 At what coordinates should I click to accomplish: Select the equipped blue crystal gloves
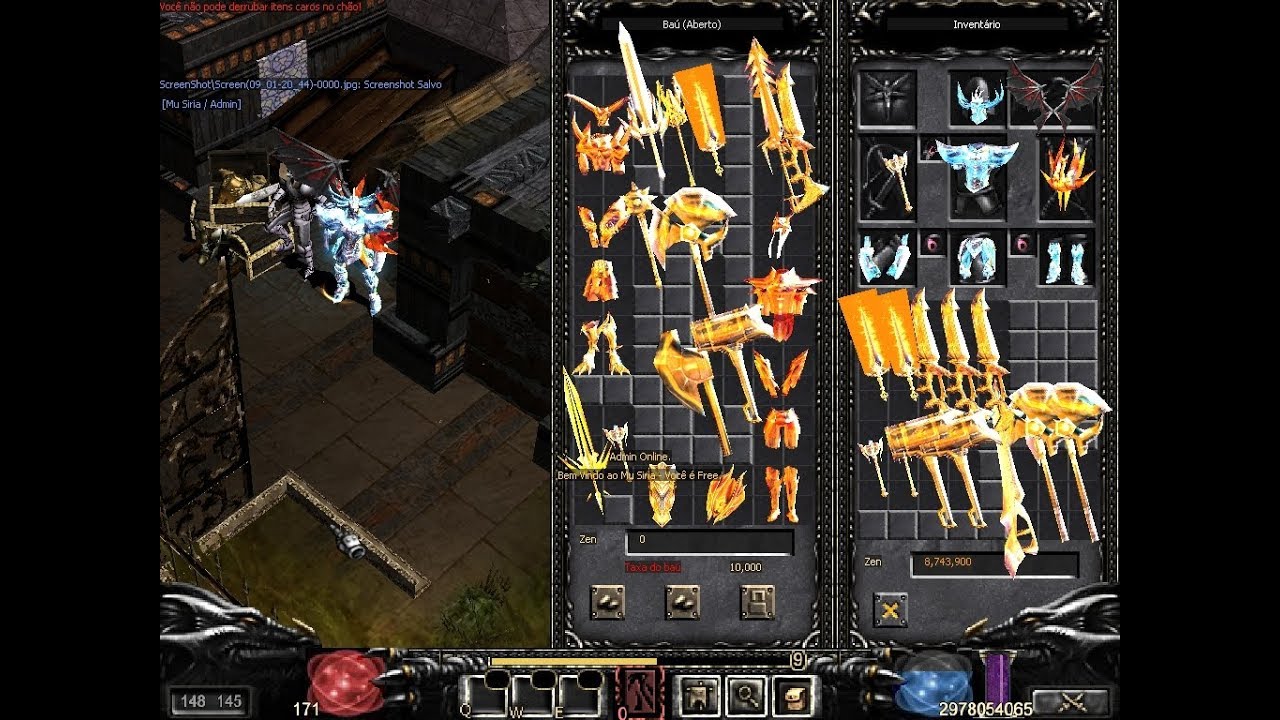[885, 258]
